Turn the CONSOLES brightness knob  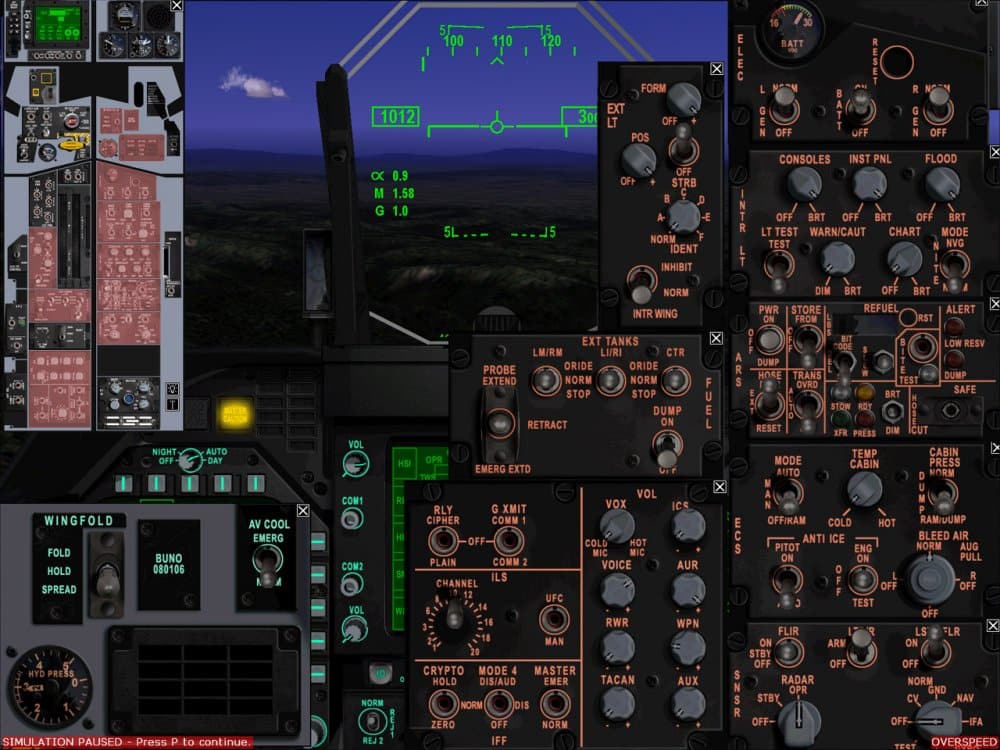click(803, 183)
